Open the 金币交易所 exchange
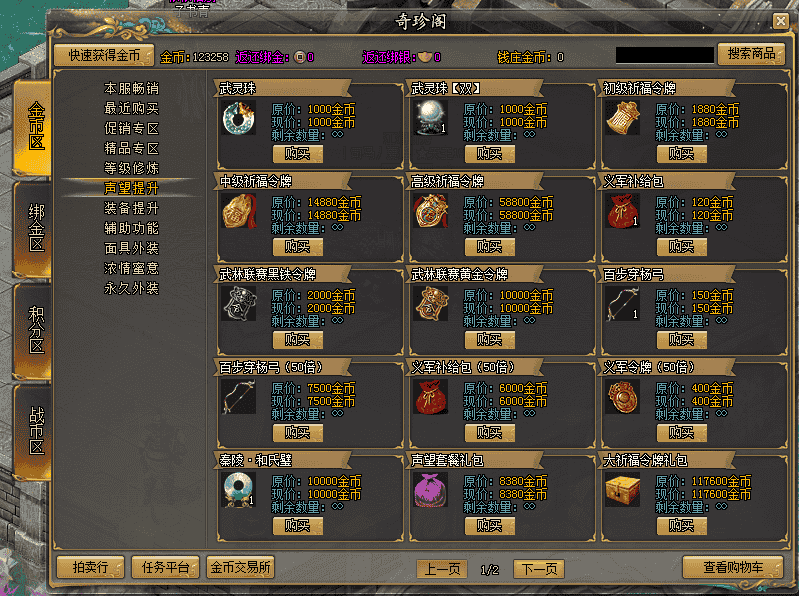The height and width of the screenshot is (596, 799). point(240,567)
